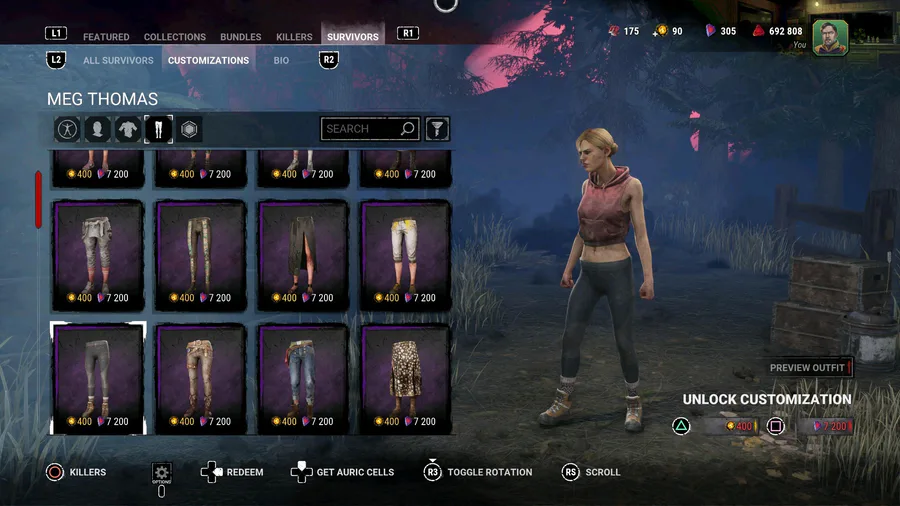Image resolution: width=900 pixels, height=506 pixels.
Task: Select the torso shirt category icon
Action: 128,129
